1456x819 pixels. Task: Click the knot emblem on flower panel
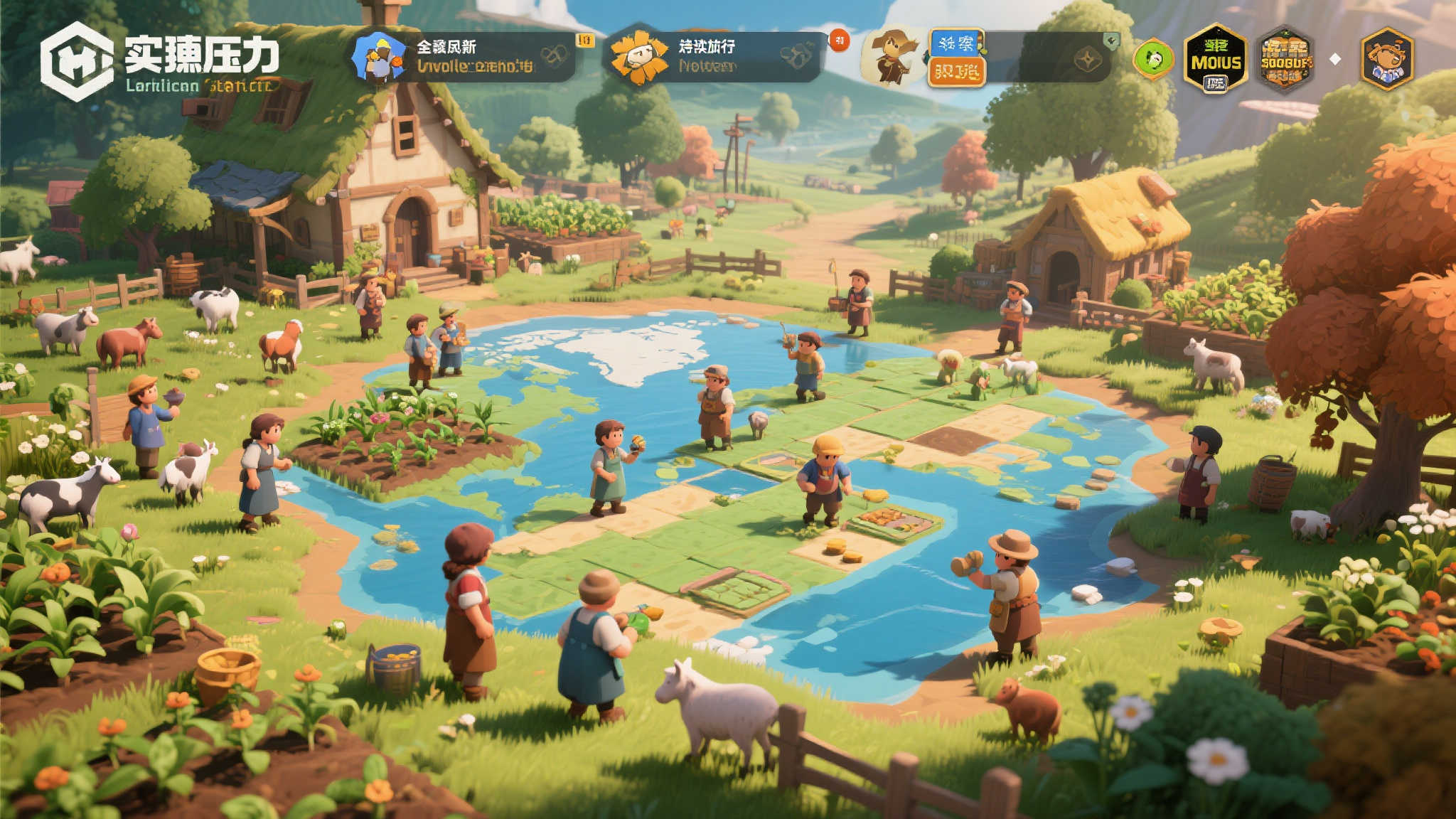[796, 55]
